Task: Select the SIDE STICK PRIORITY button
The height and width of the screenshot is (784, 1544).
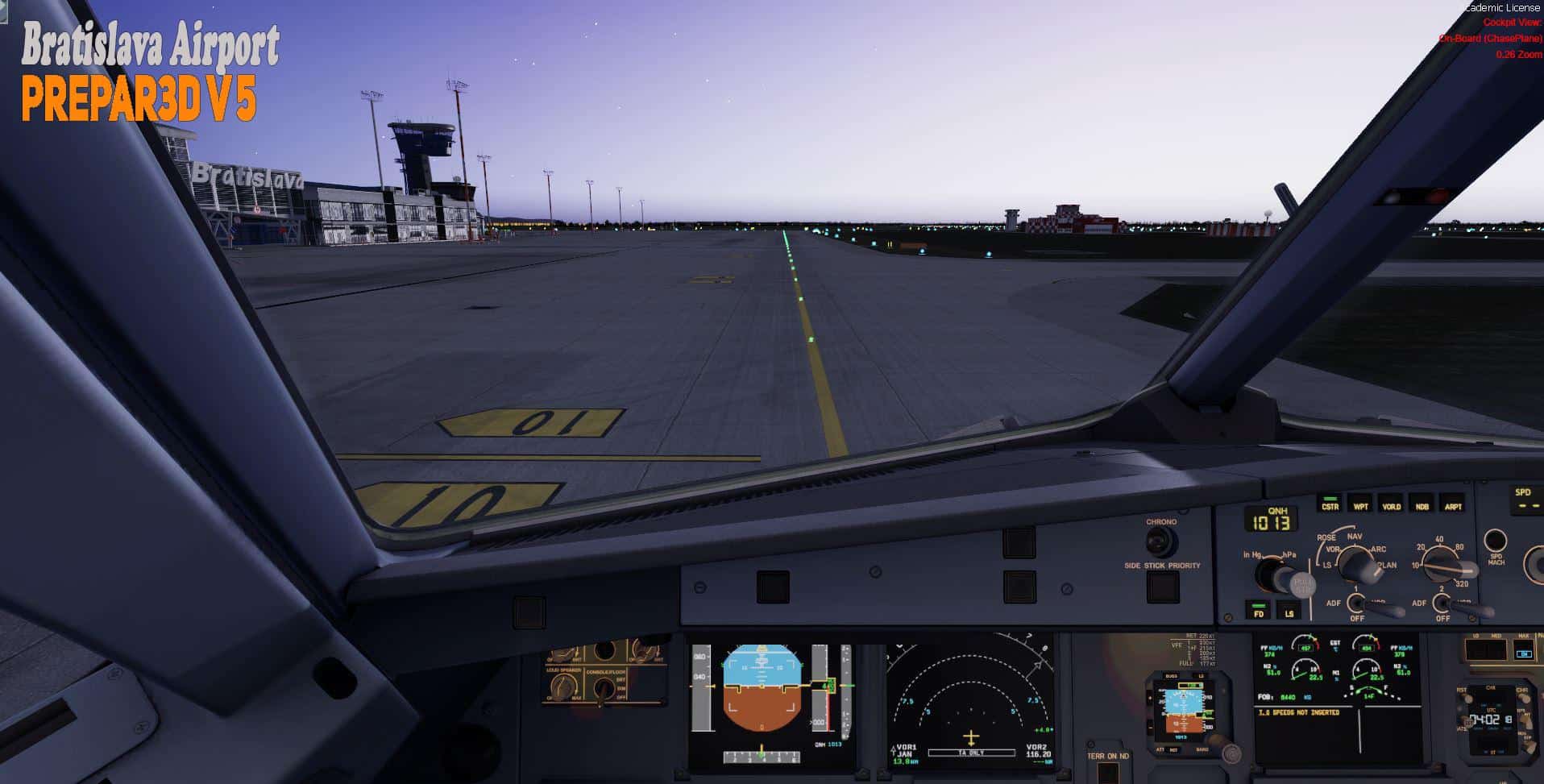Action: point(1162,587)
